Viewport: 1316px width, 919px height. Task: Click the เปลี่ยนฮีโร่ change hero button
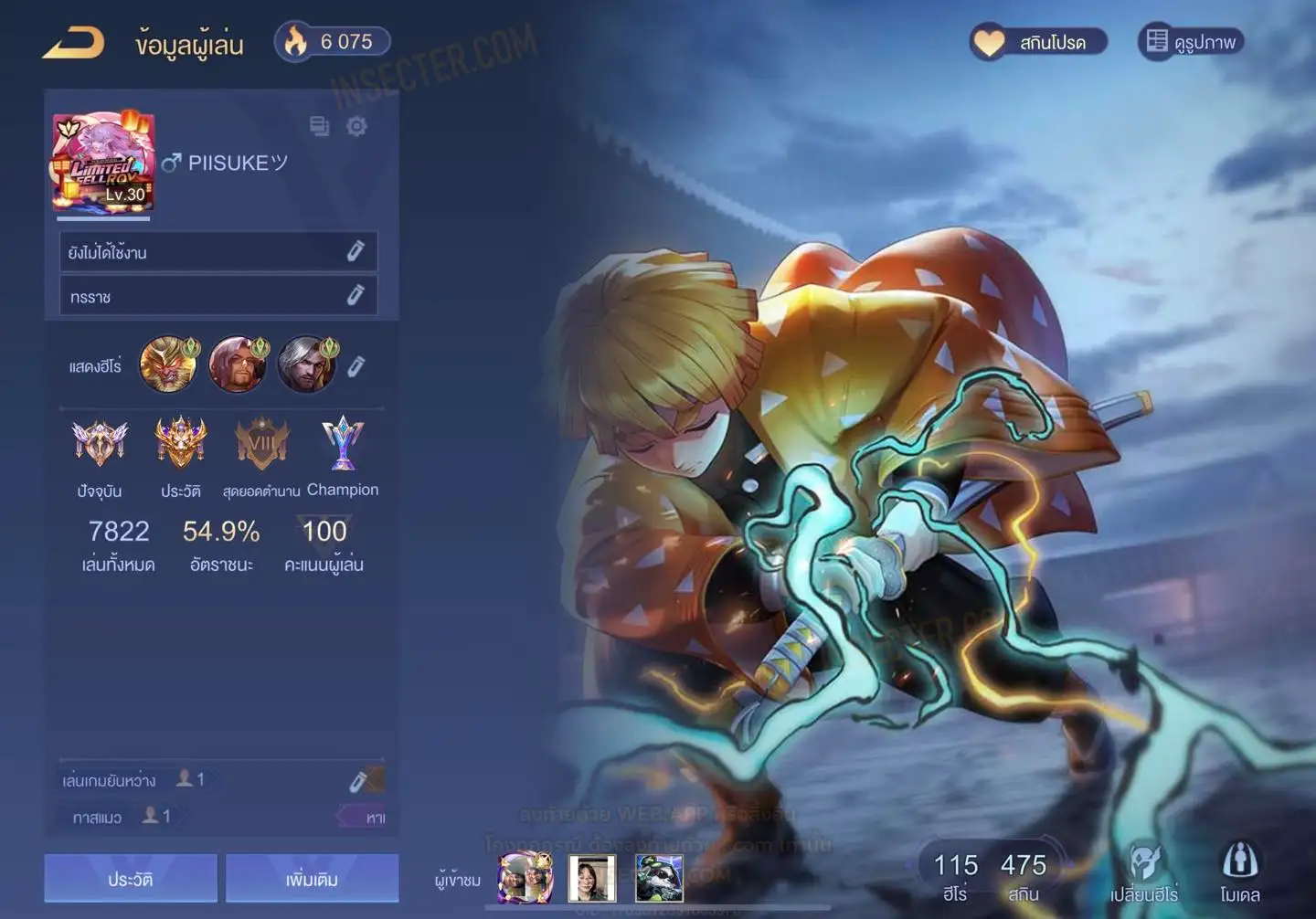(x=1143, y=872)
